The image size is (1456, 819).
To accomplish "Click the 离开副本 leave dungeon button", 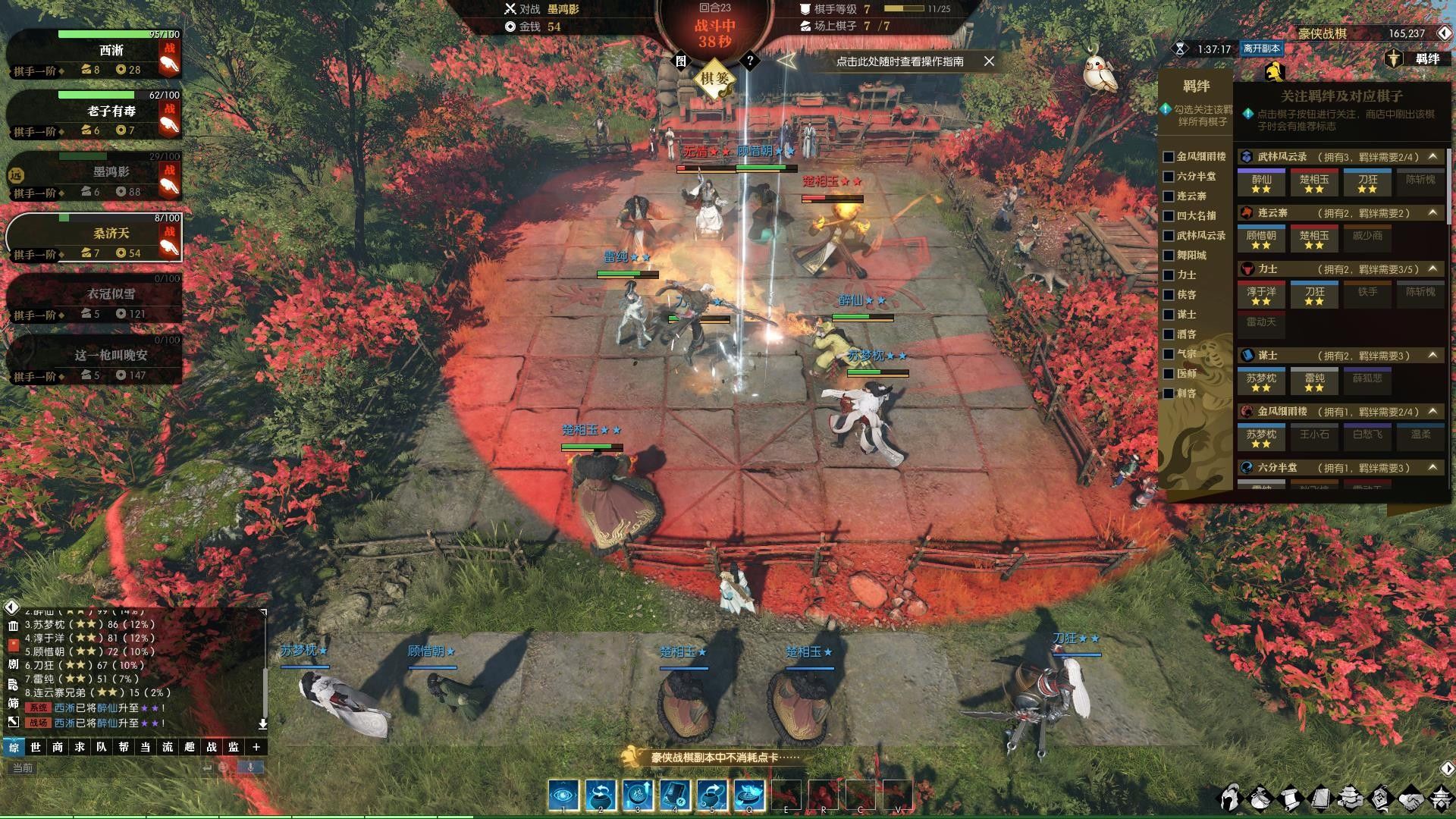I will pyautogui.click(x=1261, y=49).
